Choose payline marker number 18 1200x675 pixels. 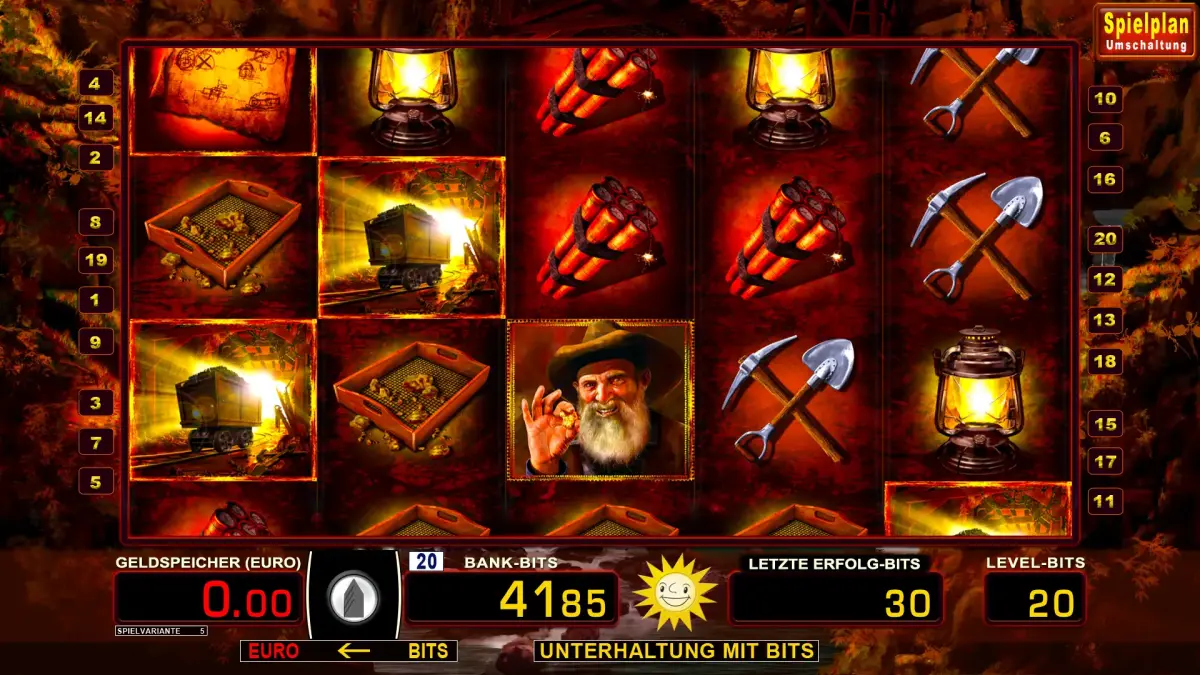tap(1105, 362)
